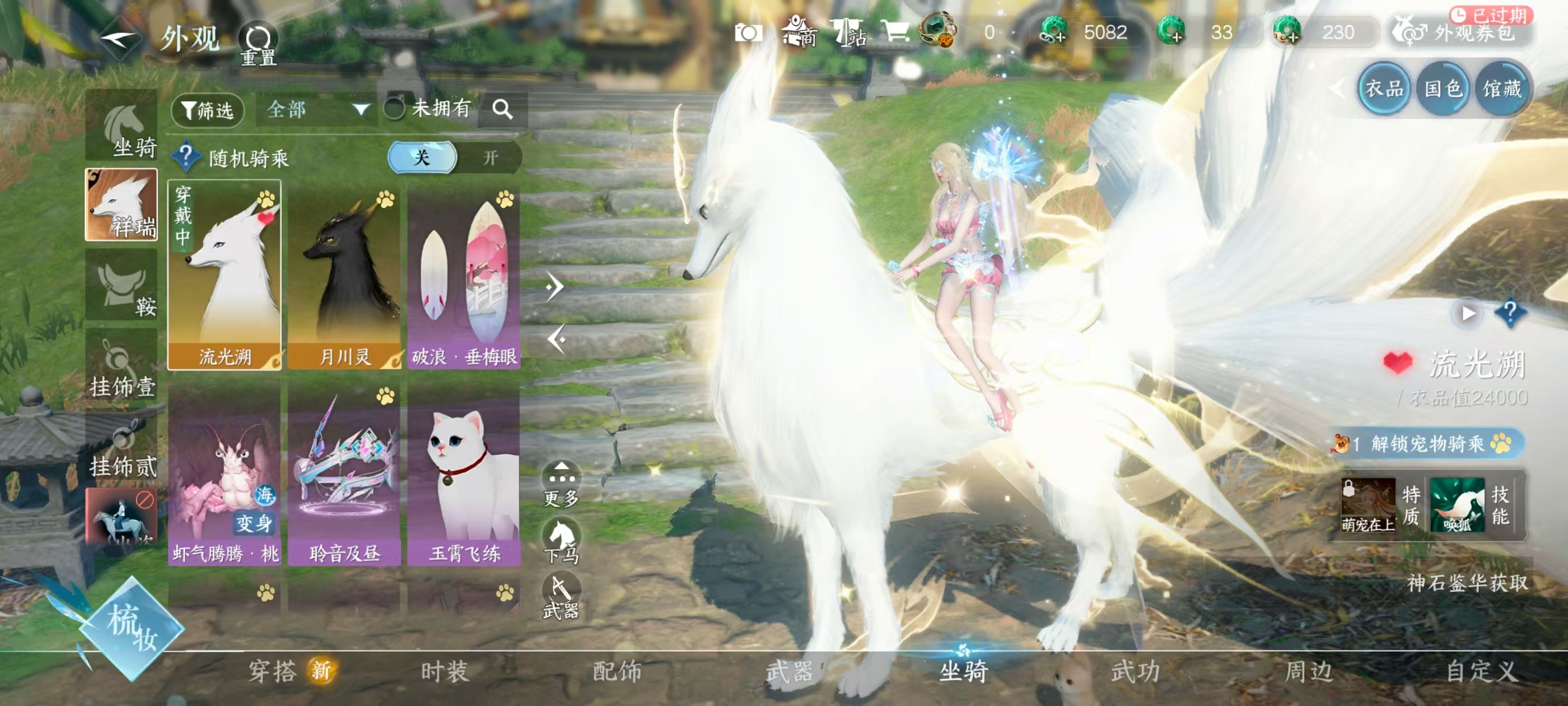Open the 筛选 filter button
Screen dimensions: 1568x706
[x=208, y=110]
